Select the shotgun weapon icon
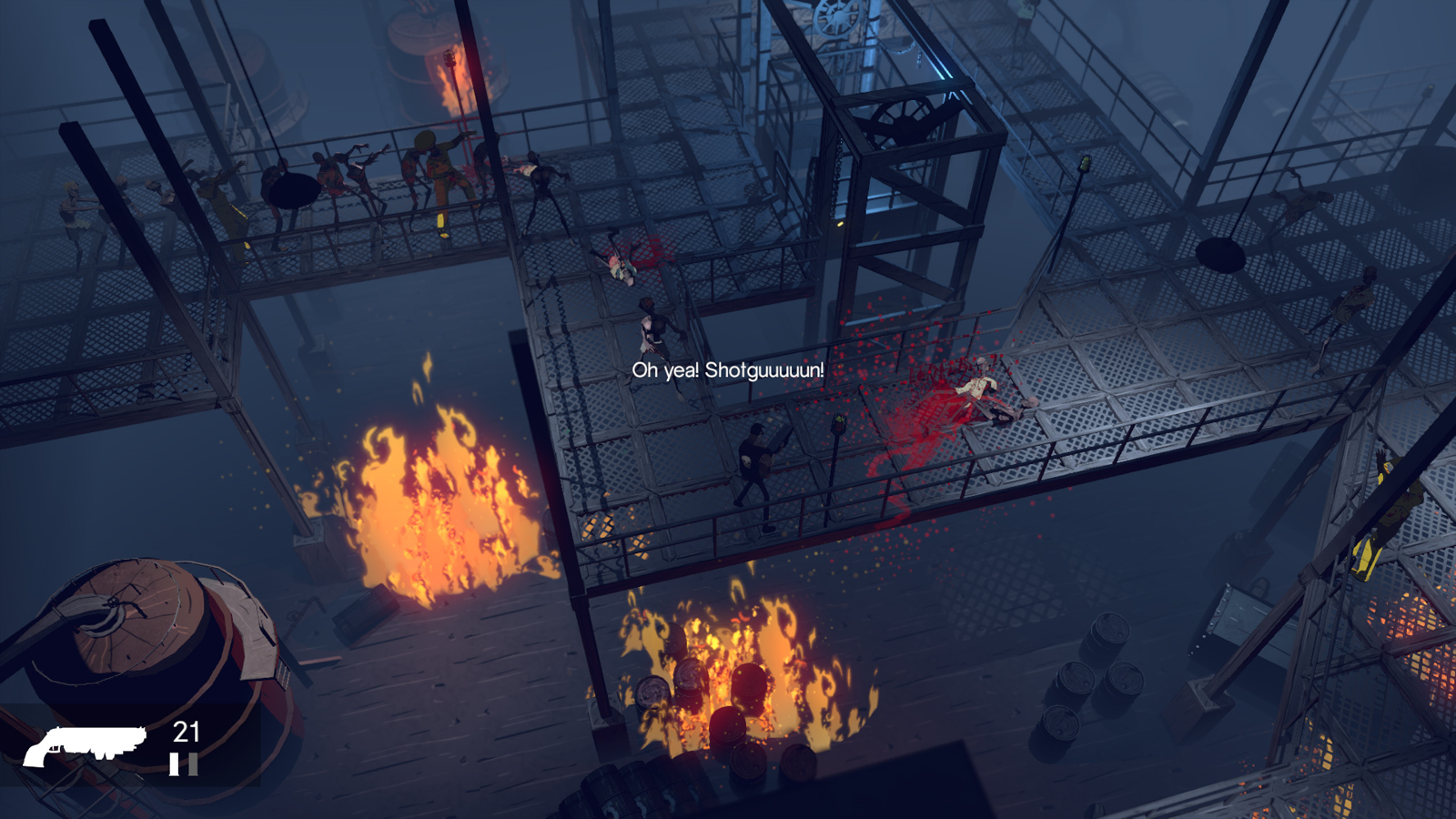 (x=84, y=745)
